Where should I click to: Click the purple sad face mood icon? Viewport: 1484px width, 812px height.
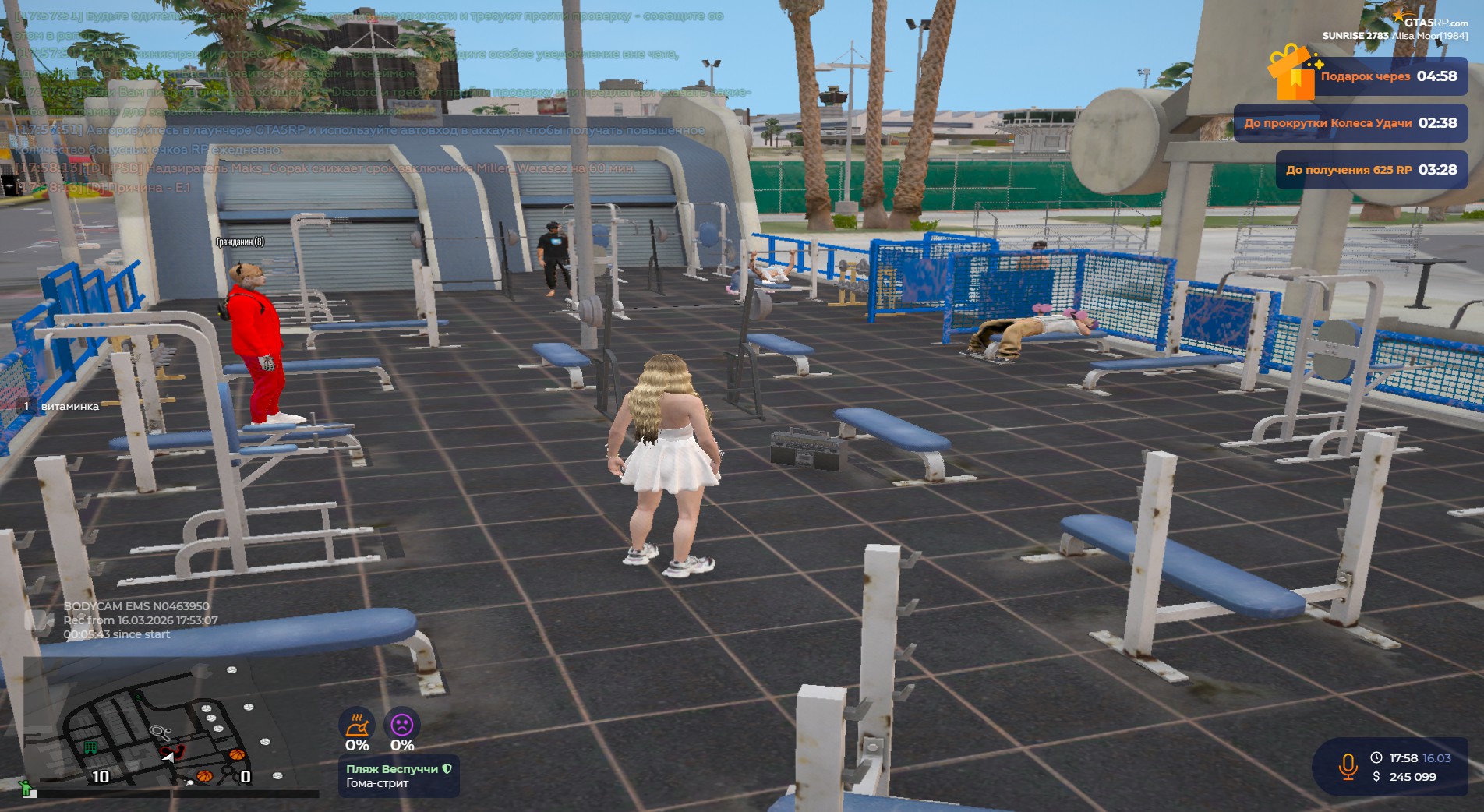click(x=402, y=725)
